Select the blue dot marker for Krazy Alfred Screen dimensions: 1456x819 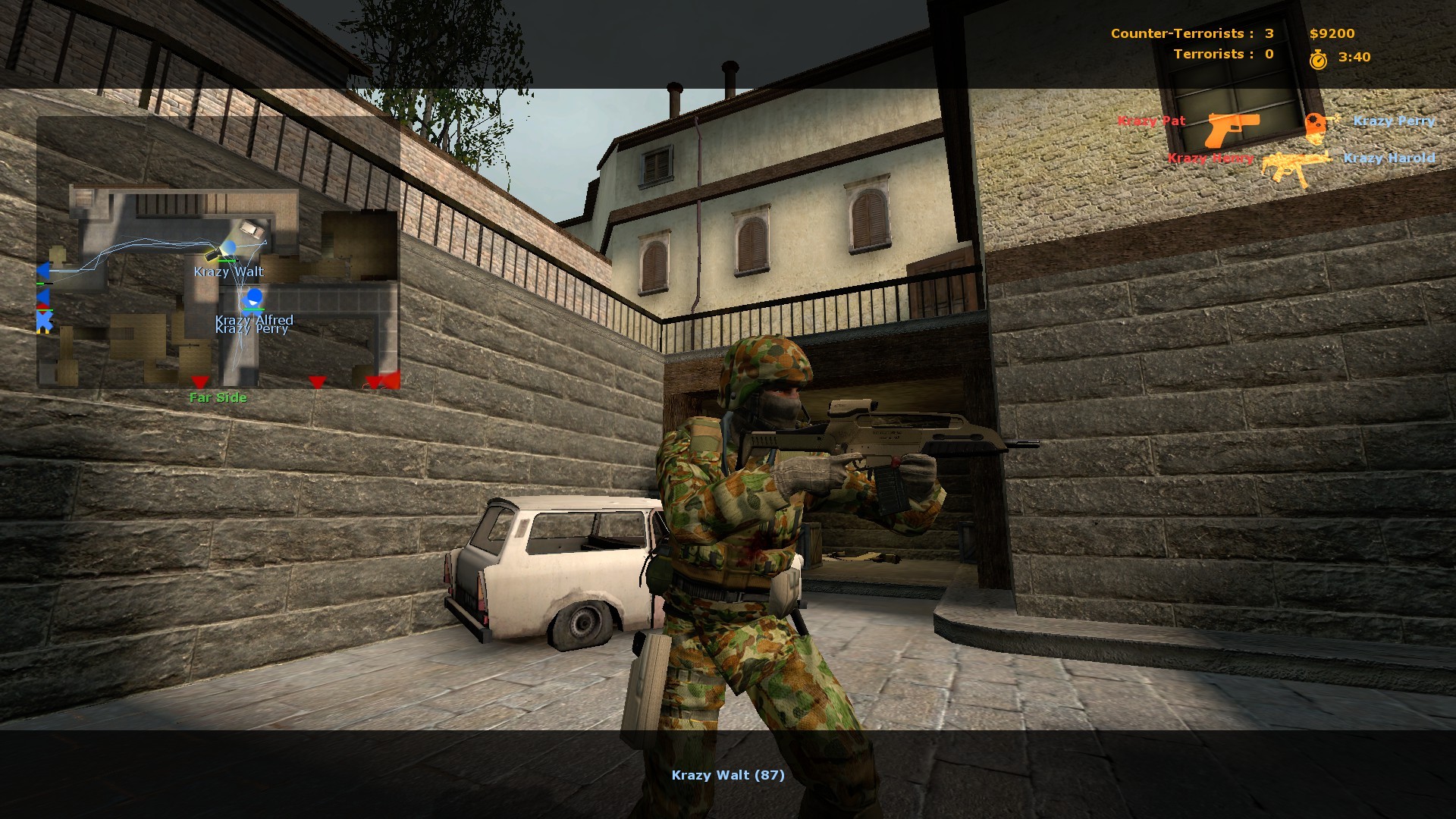click(x=254, y=297)
